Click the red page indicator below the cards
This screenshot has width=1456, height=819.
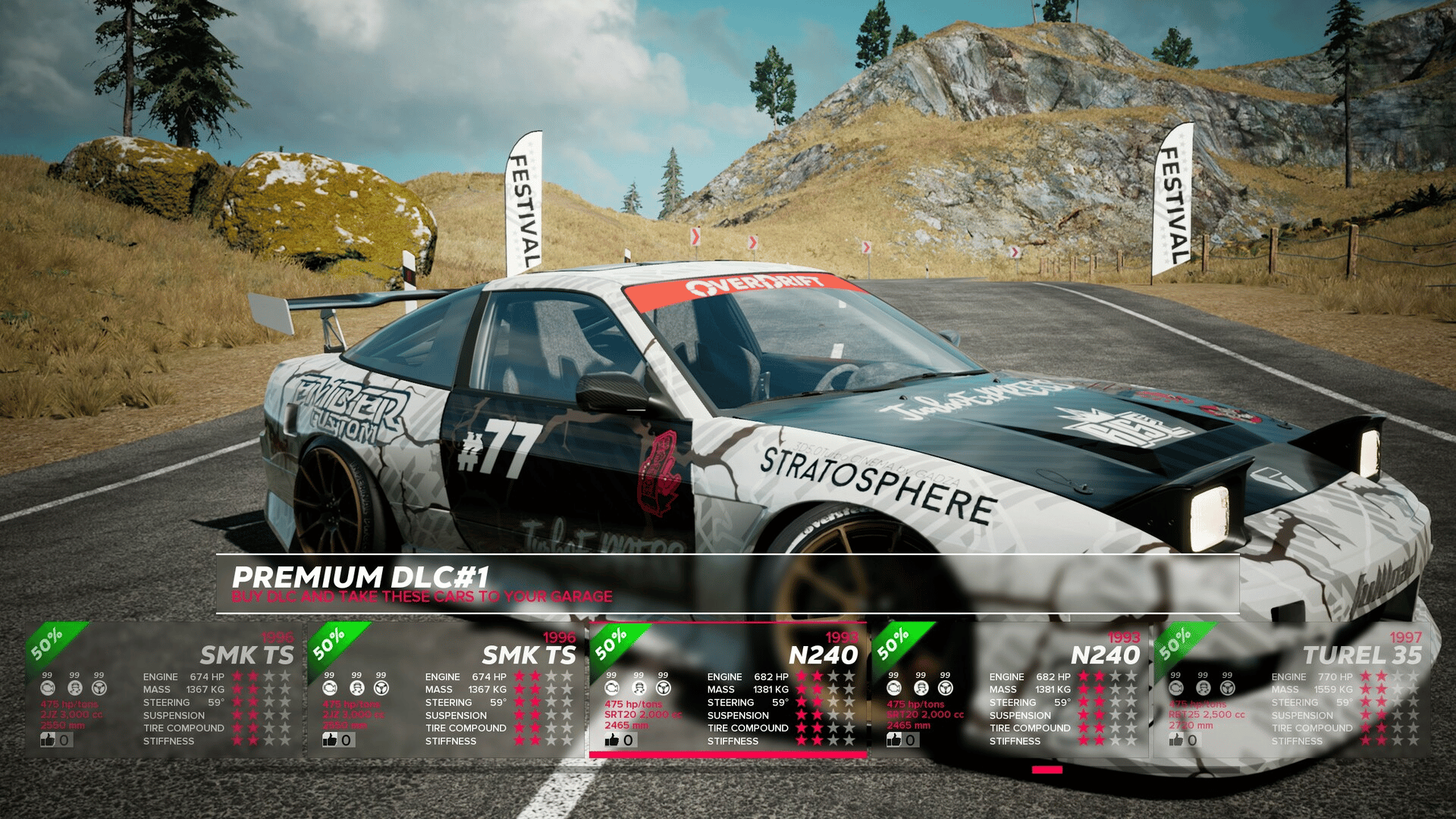pos(1046,770)
